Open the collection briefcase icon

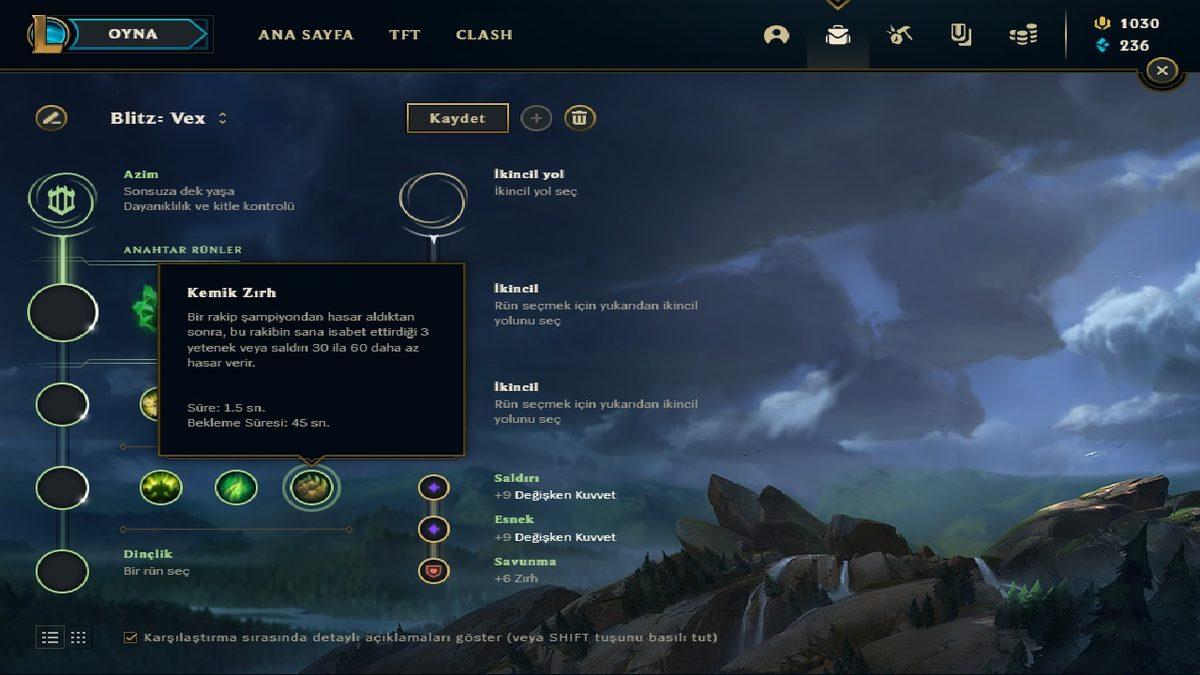click(x=838, y=35)
